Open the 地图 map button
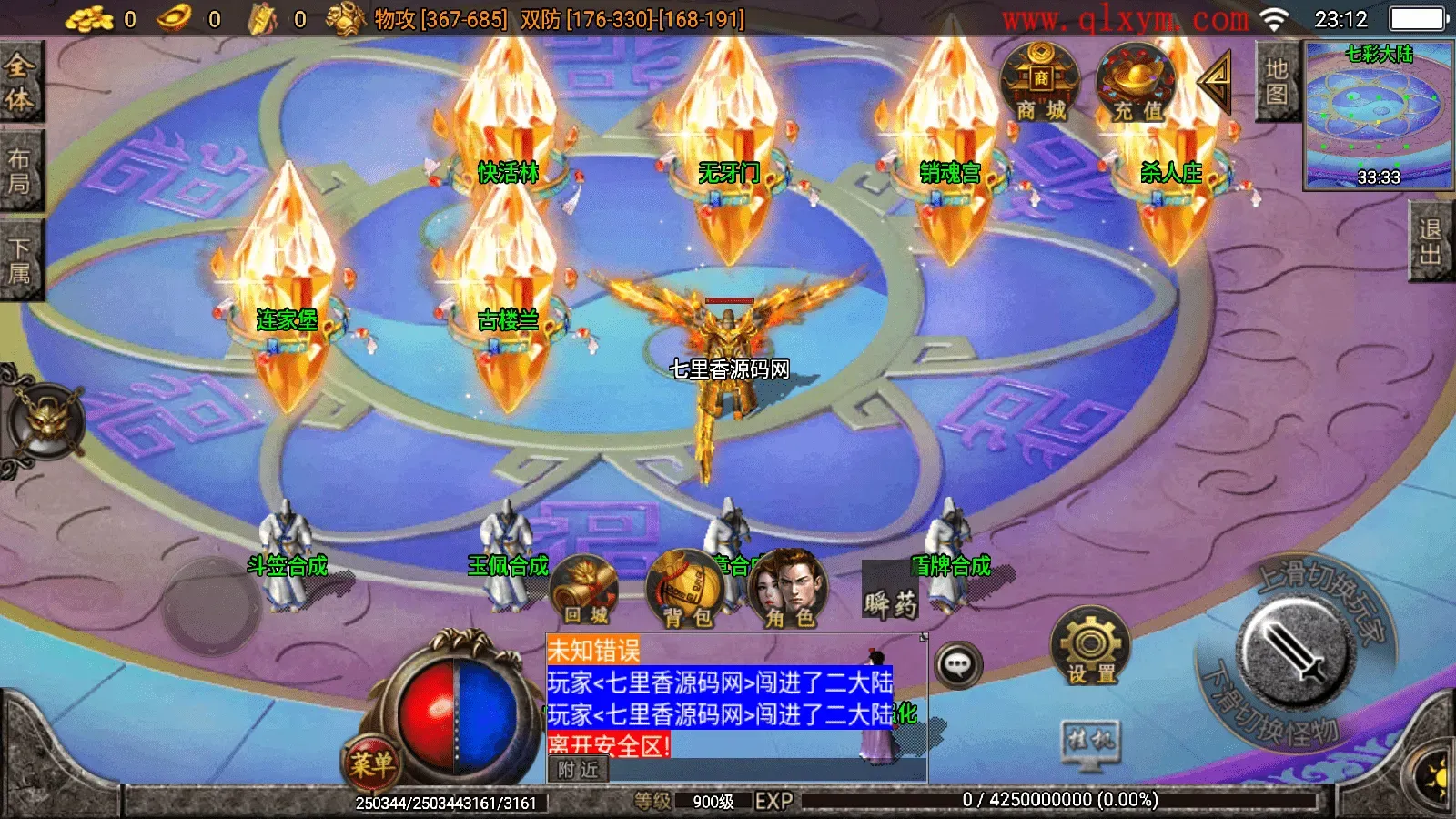The width and height of the screenshot is (1456, 819). [1276, 82]
